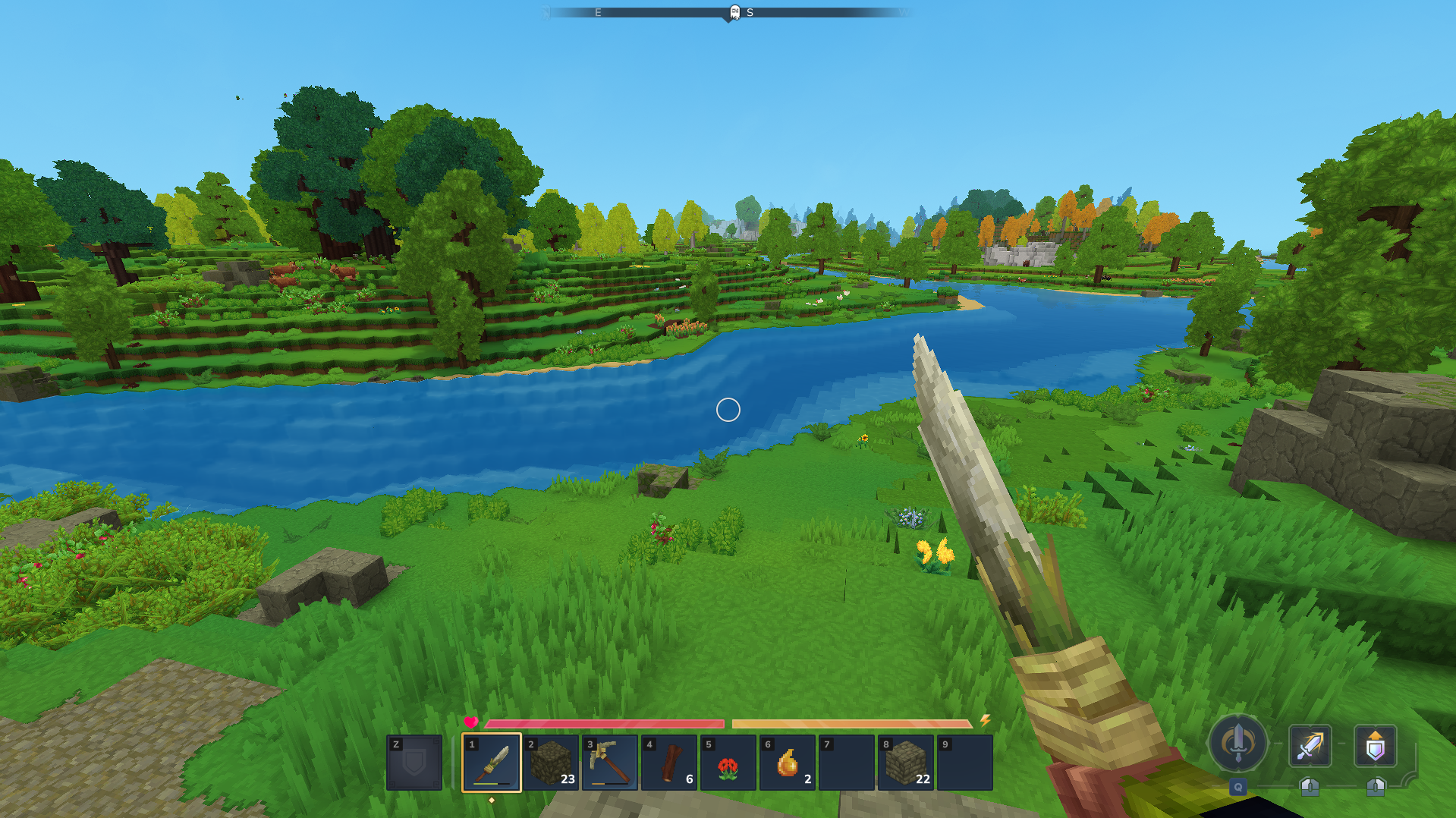Viewport: 1456px width, 818px height.
Task: Select the pickaxe in hotbar slot 3
Action: pos(610,763)
